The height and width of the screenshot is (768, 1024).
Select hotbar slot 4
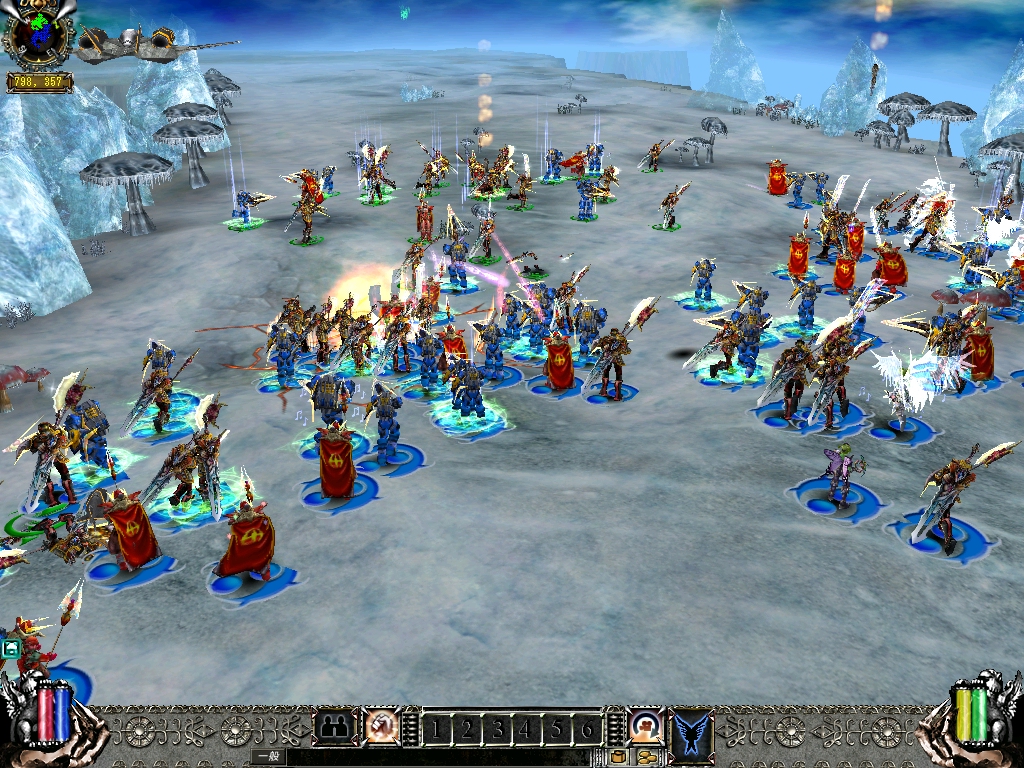(527, 730)
